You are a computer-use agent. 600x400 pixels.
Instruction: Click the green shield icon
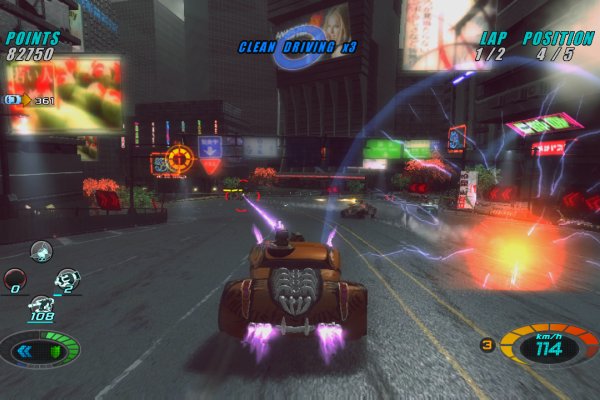coord(57,351)
